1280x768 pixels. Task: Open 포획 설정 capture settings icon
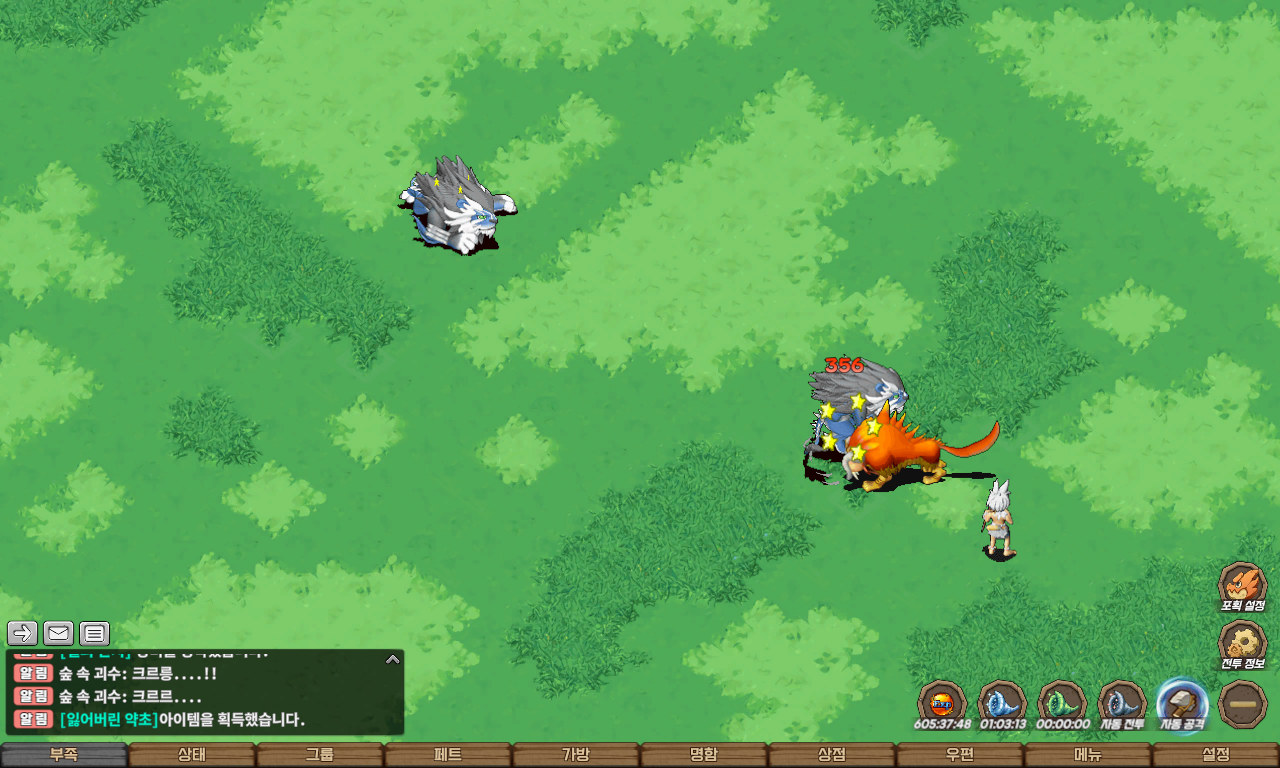[1242, 585]
